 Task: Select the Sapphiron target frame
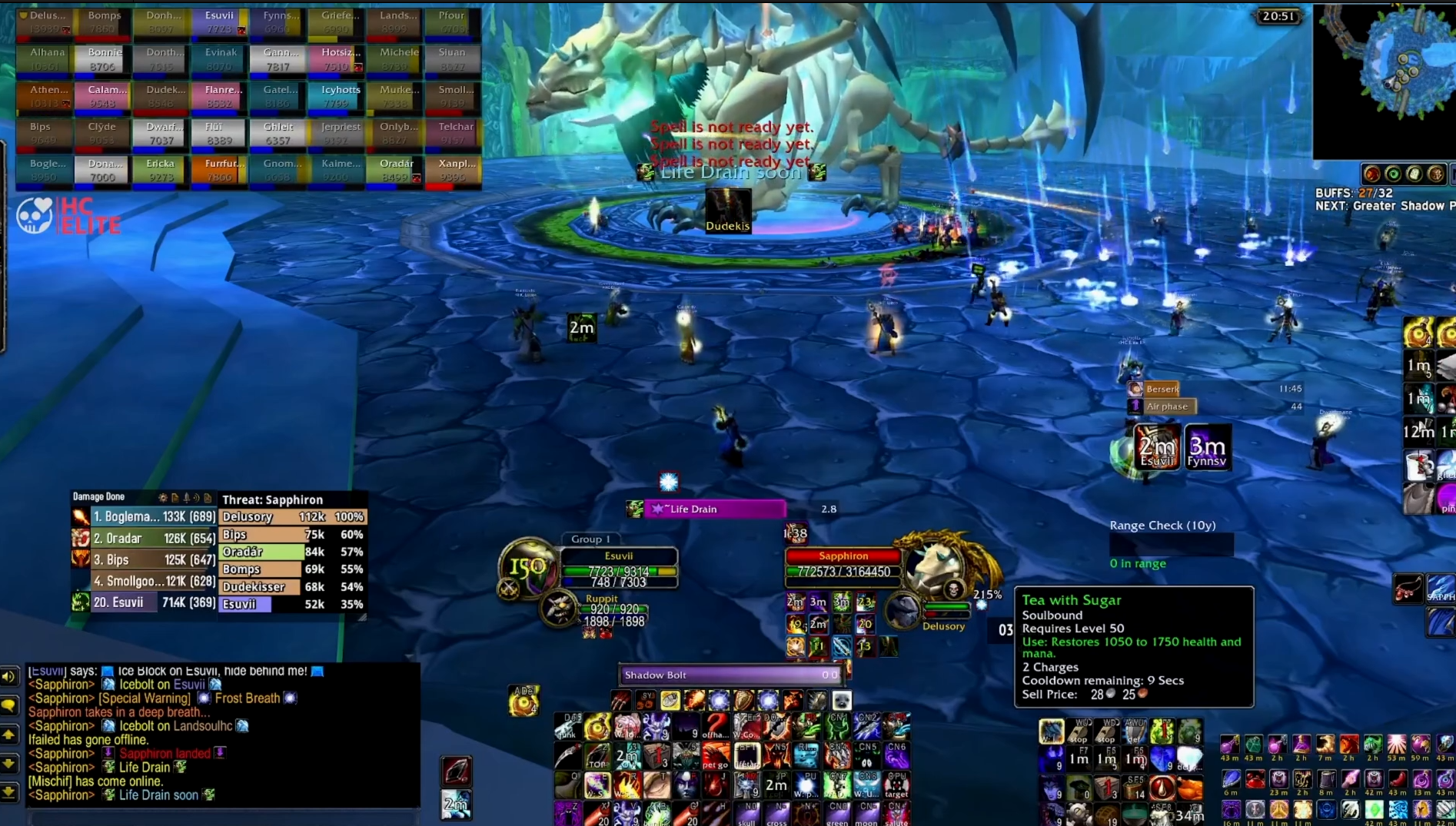click(x=843, y=564)
